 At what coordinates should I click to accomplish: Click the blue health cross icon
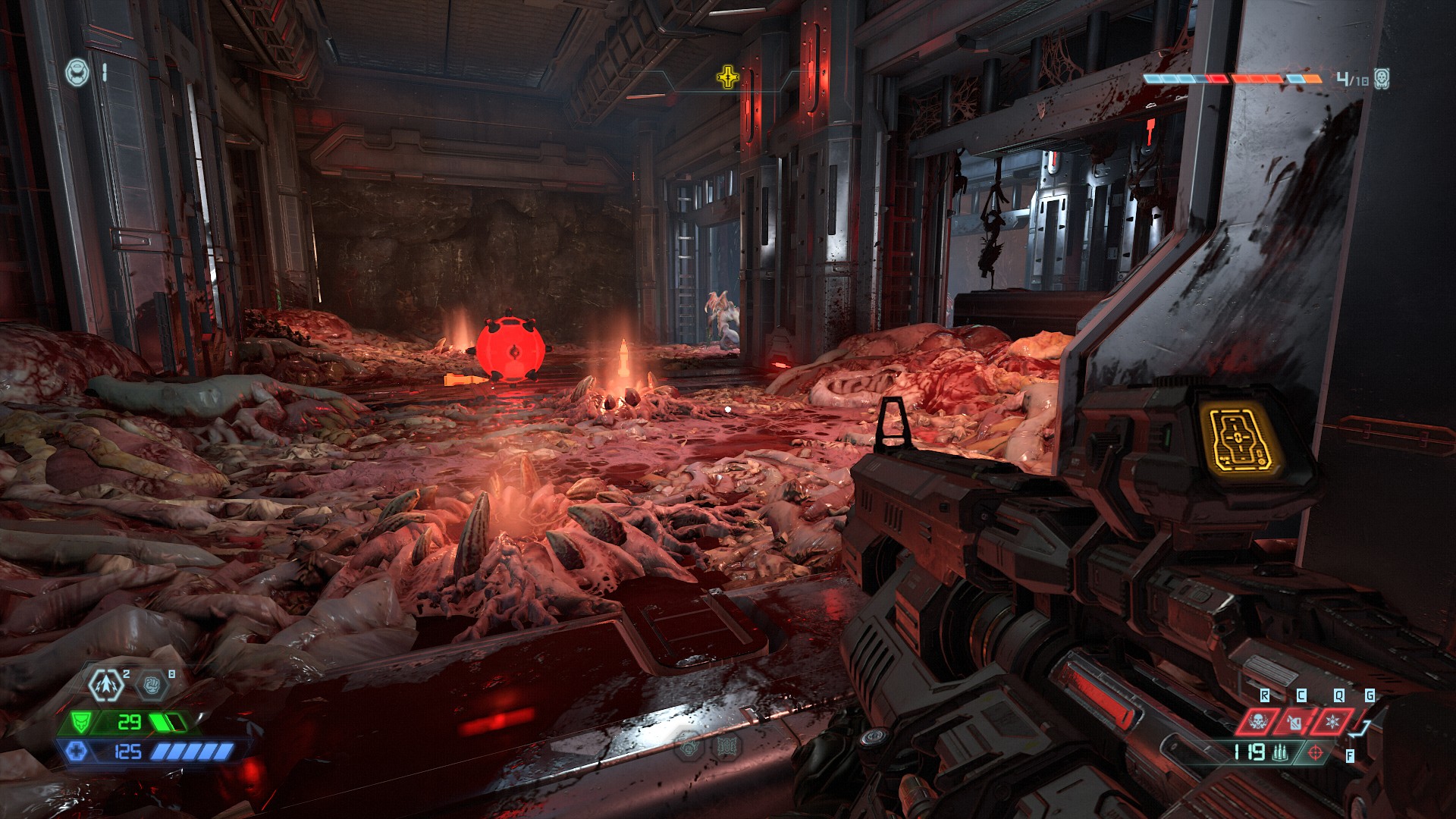pos(76,752)
